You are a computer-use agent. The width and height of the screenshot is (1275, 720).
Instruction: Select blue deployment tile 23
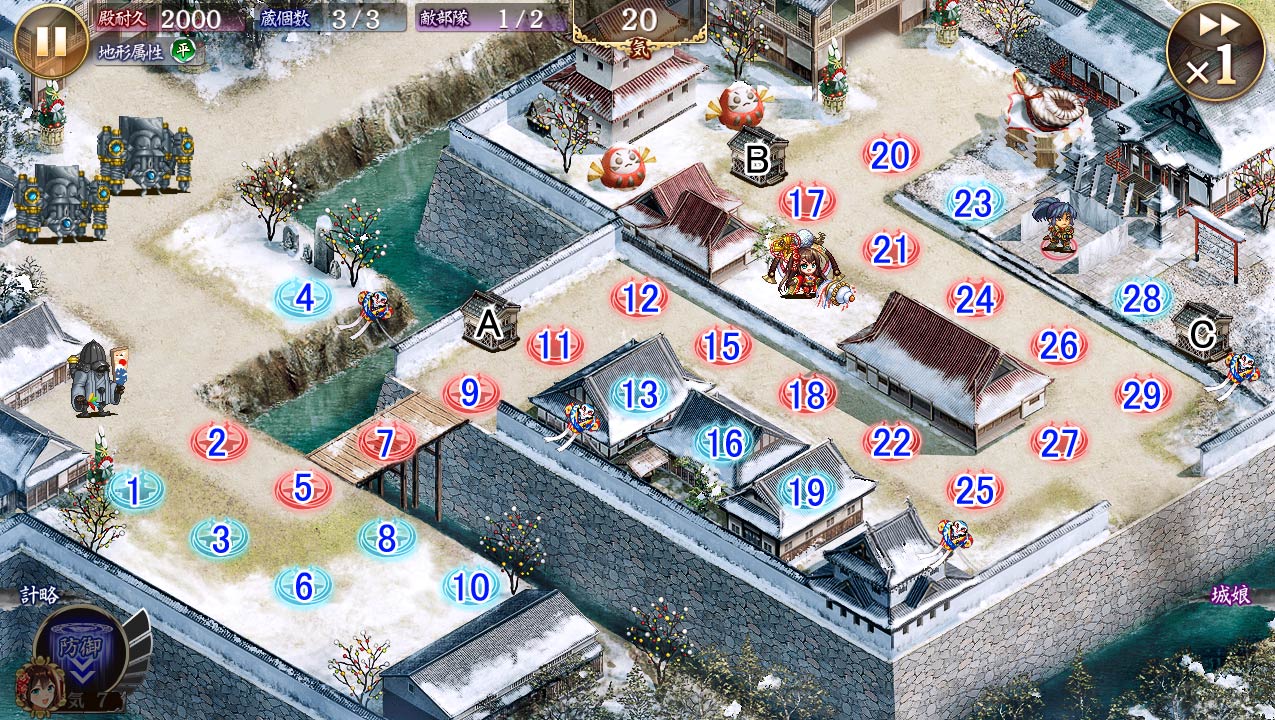pos(973,203)
